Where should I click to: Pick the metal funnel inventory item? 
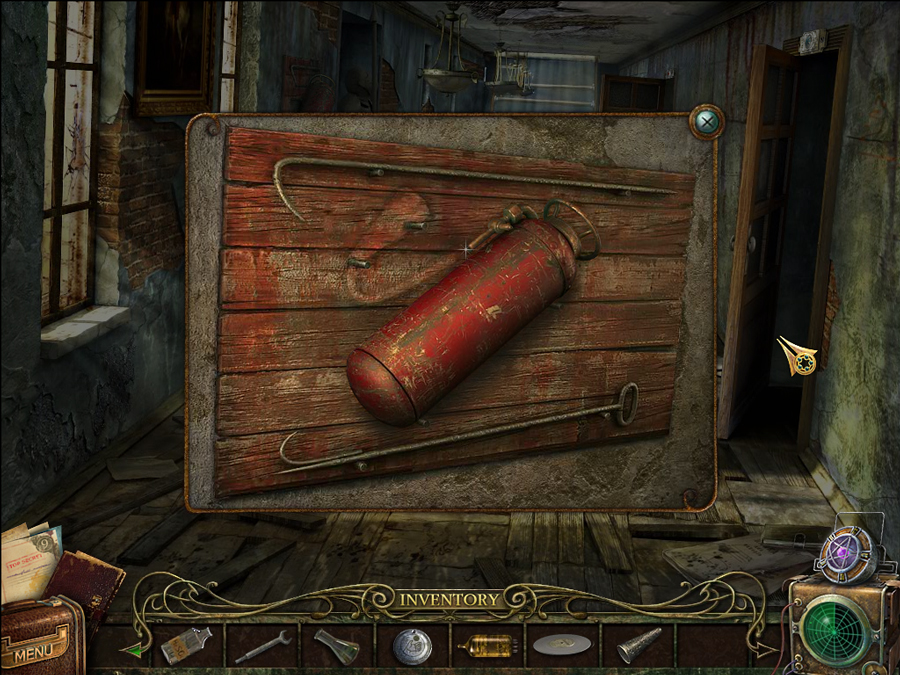click(x=336, y=646)
